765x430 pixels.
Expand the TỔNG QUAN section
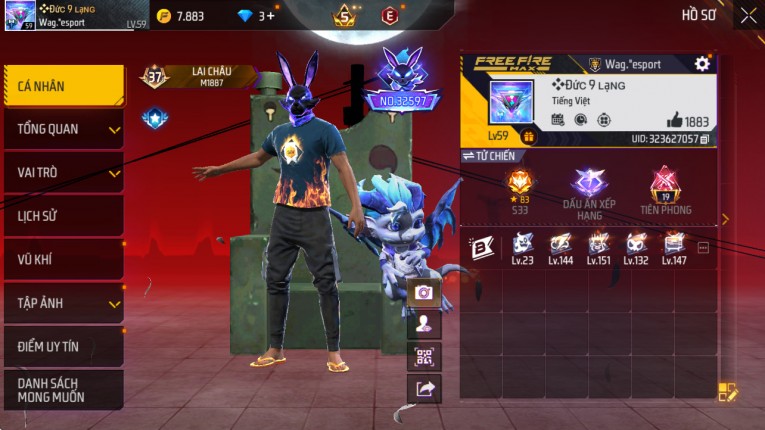coord(64,129)
